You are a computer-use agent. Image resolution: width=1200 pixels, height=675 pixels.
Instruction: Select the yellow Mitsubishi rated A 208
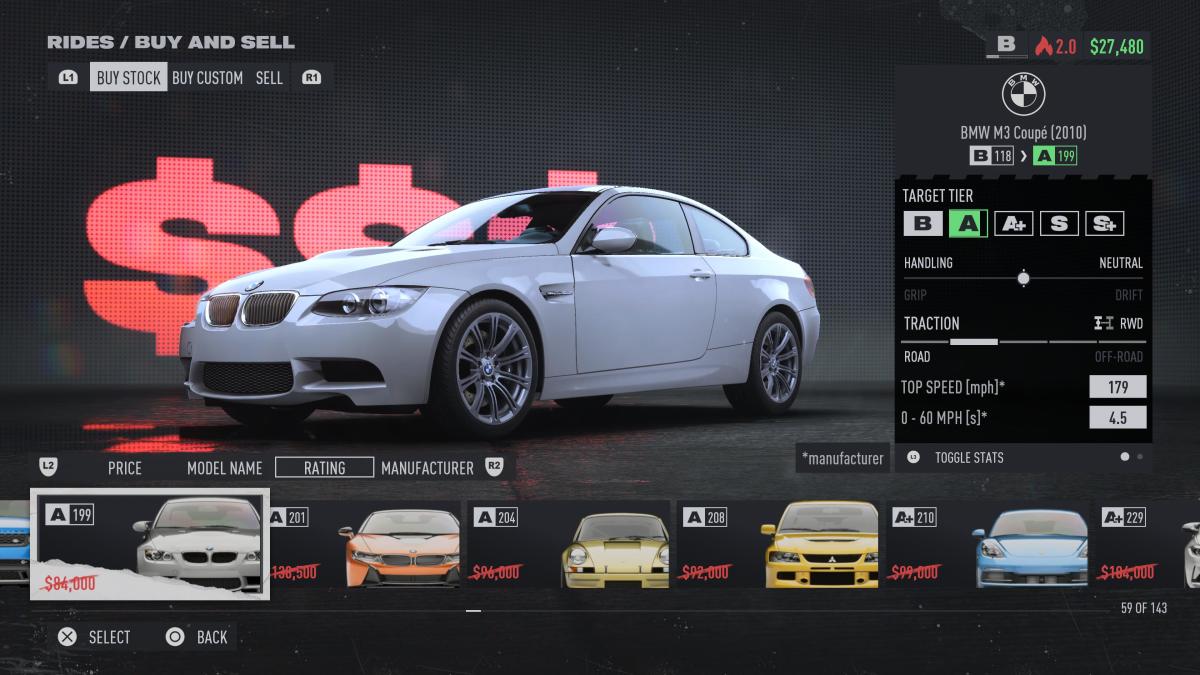780,547
